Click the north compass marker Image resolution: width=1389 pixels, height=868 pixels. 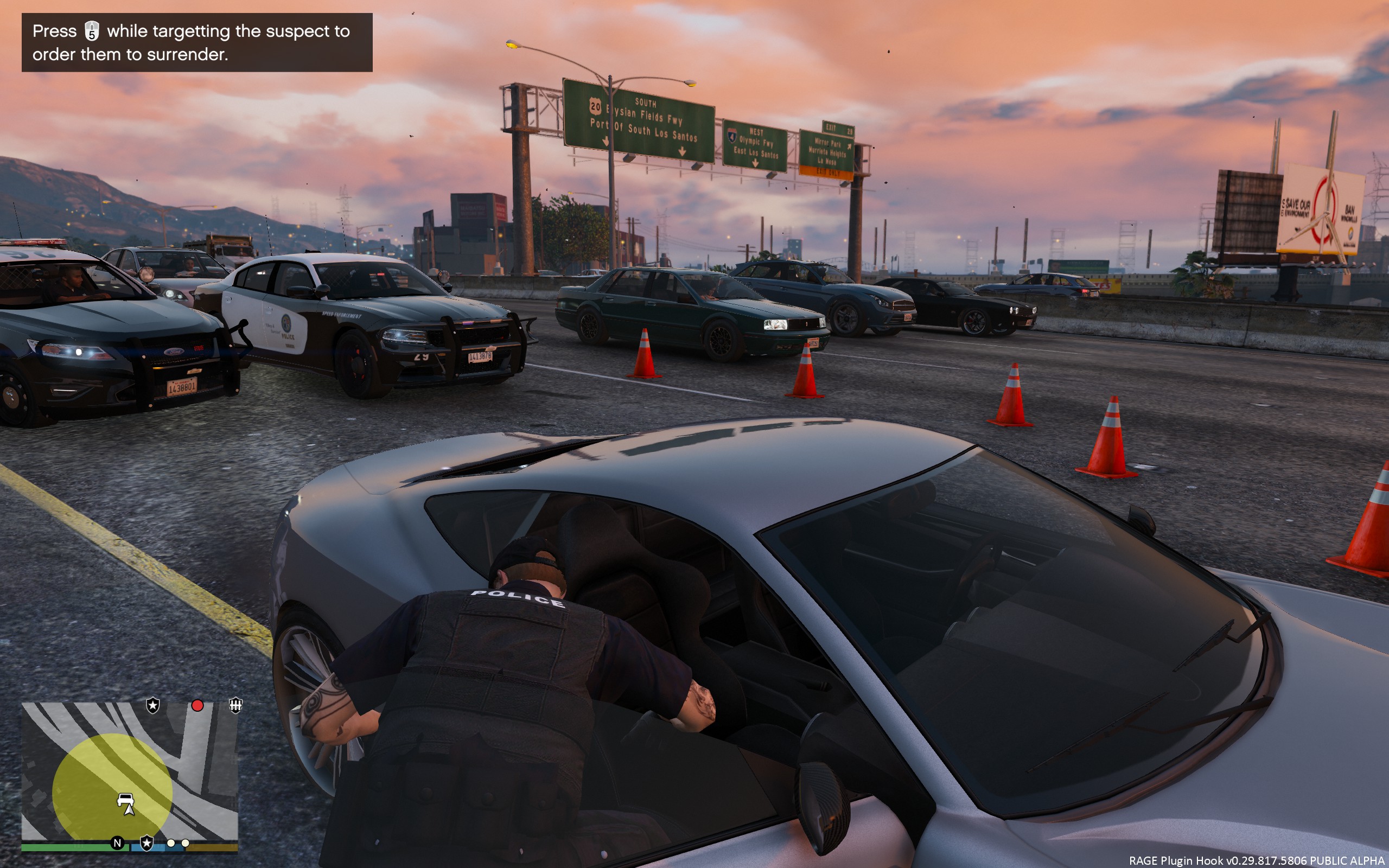point(118,843)
